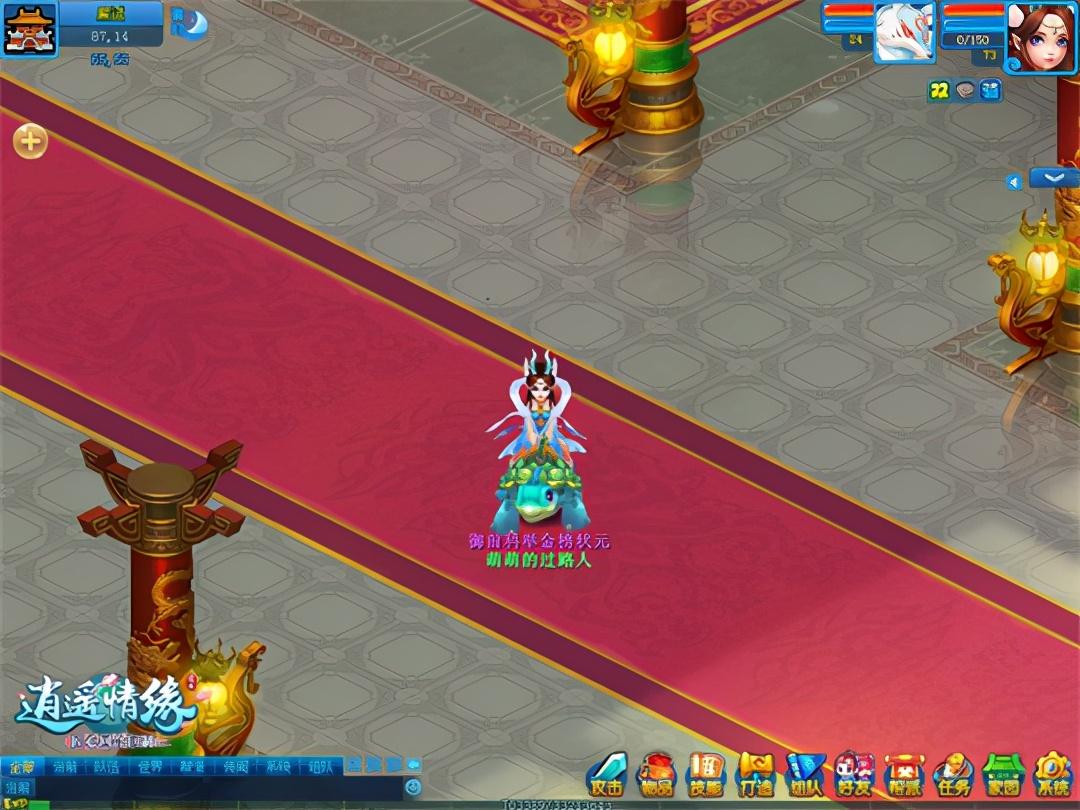This screenshot has height=810, width=1080.
Task: Open the 系统 system settings
Action: 1052,774
